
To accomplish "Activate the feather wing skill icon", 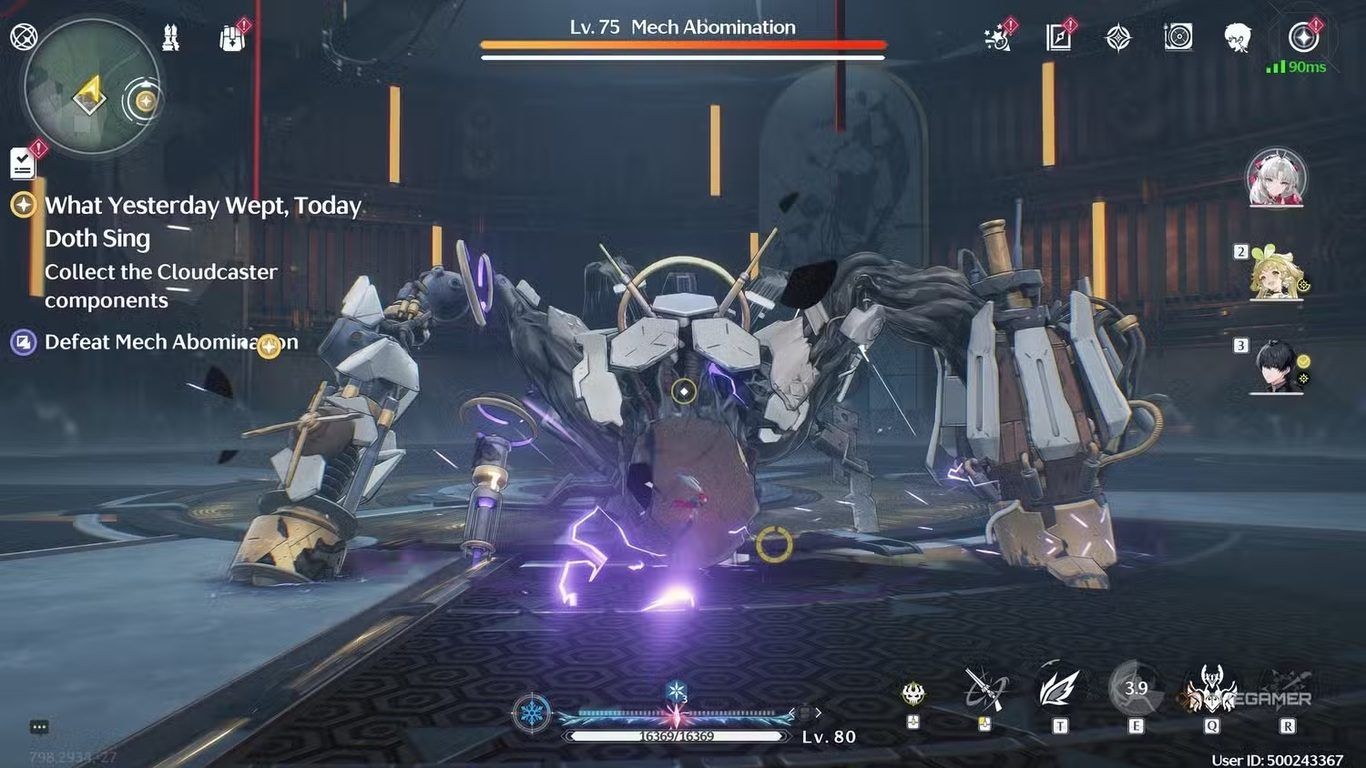I will tap(1059, 689).
